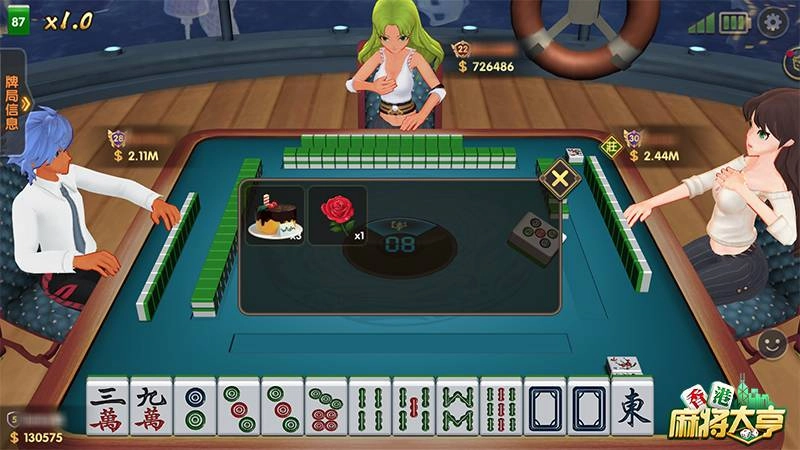Select the four bamboo tile
Screen dimensions: 800x450
point(370,410)
